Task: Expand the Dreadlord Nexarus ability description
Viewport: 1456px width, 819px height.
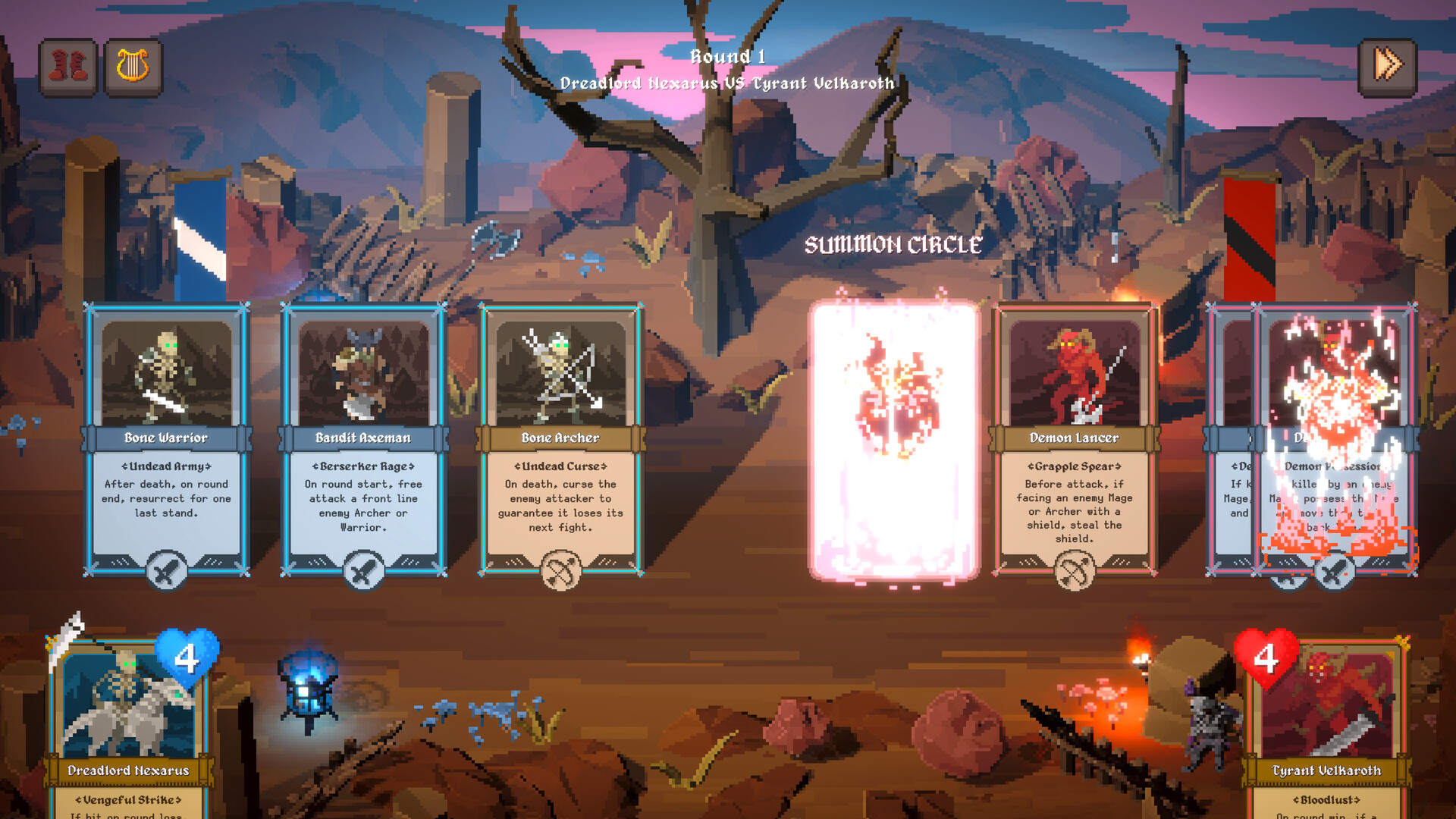Action: (x=127, y=800)
